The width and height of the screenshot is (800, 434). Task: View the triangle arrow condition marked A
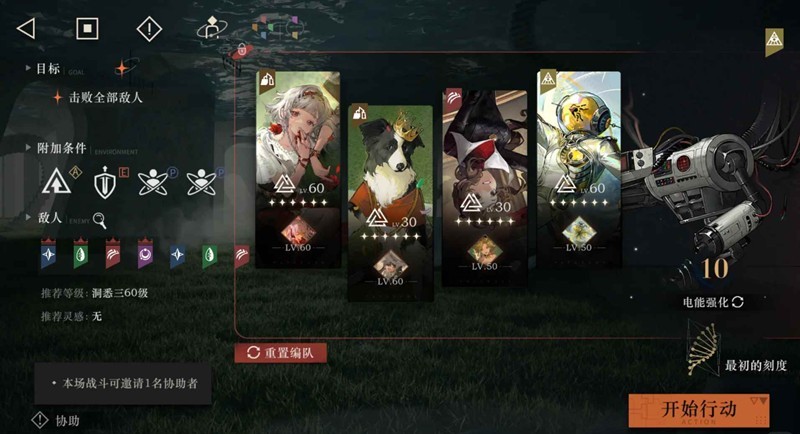57,183
